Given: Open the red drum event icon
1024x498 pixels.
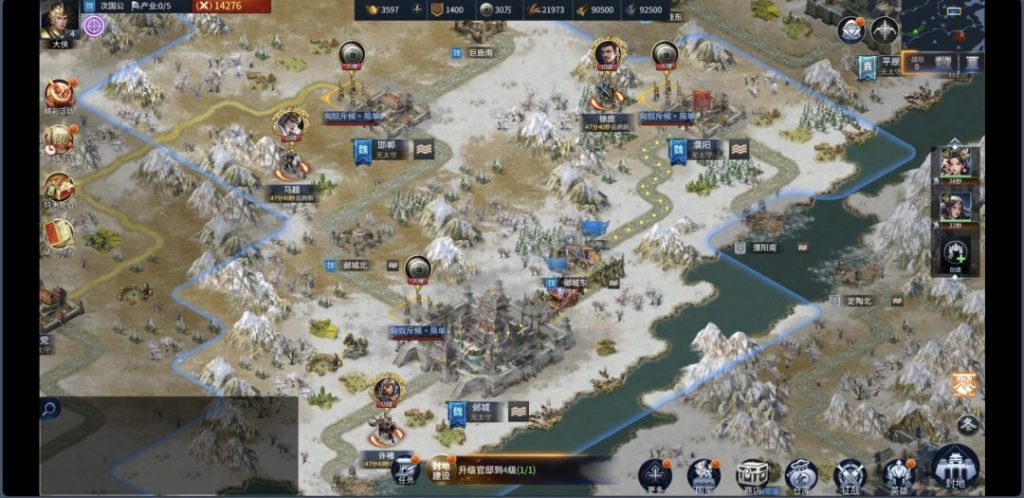Looking at the screenshot, I should [59, 94].
